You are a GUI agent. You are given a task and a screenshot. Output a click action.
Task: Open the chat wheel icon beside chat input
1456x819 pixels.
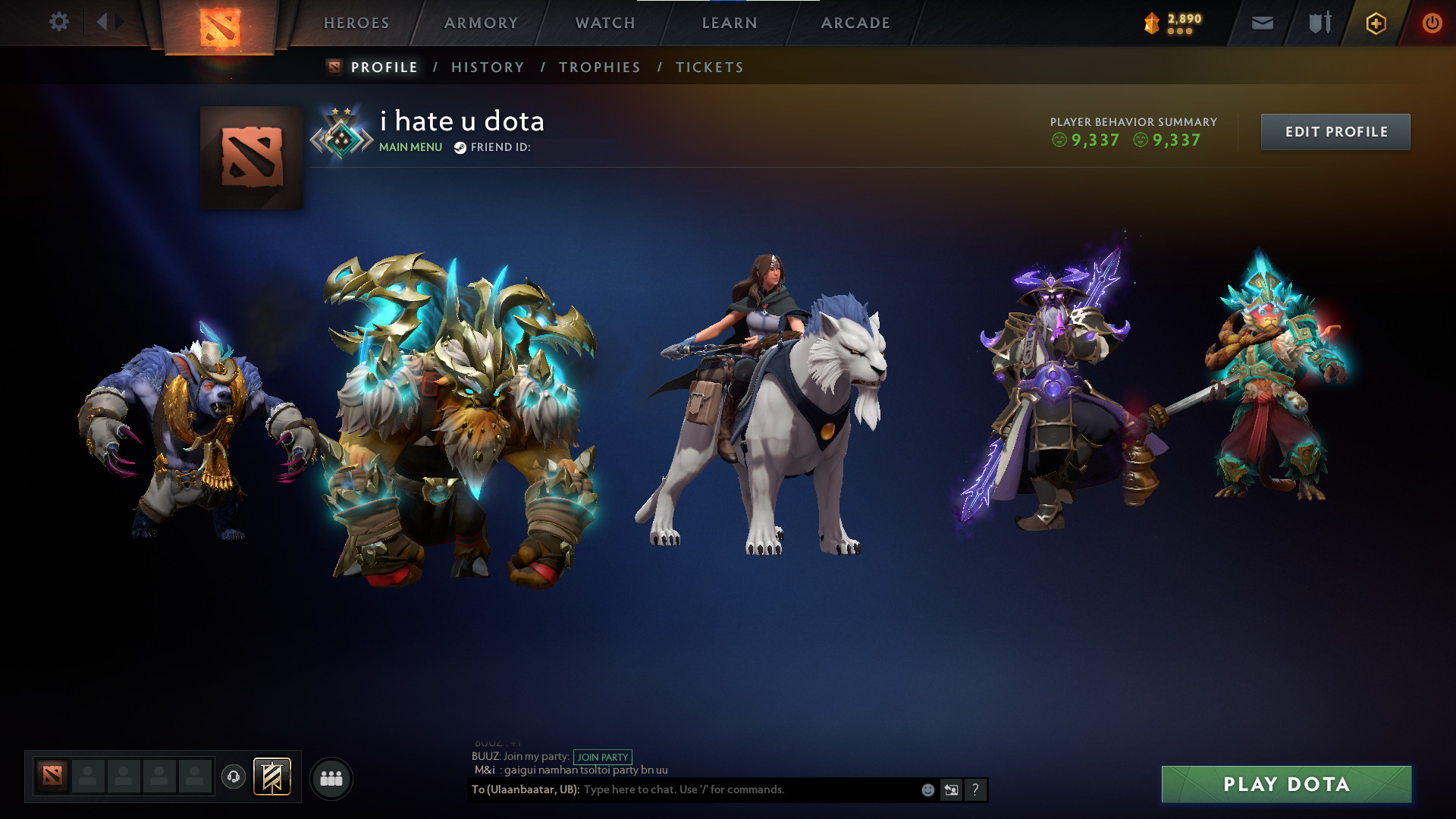951,789
